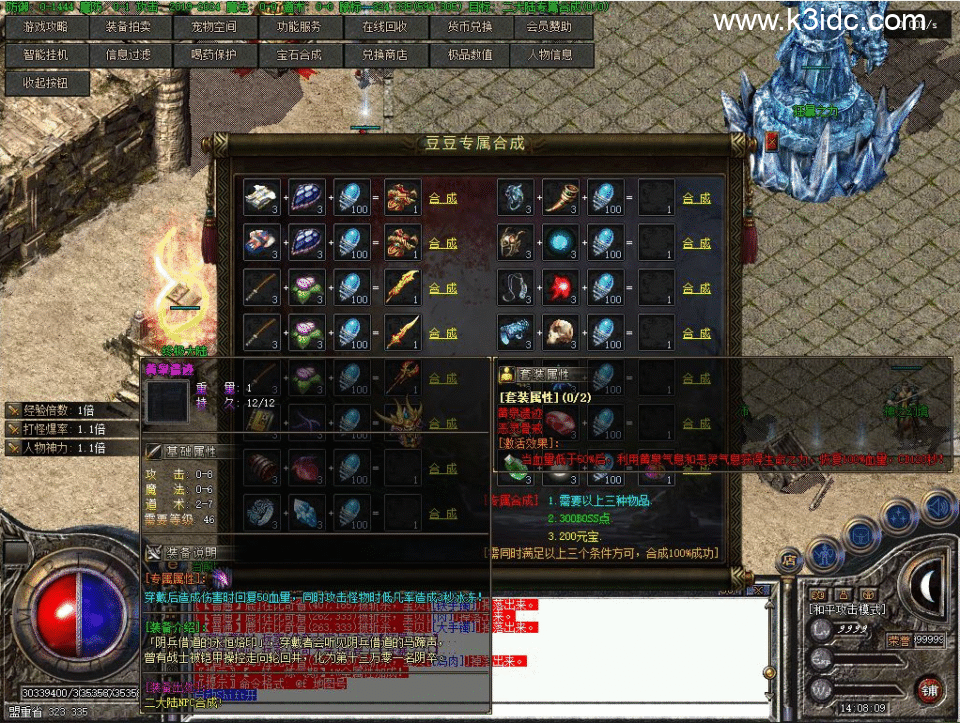Toggle the sound speaker round button
The image size is (960, 723).
[x=937, y=509]
